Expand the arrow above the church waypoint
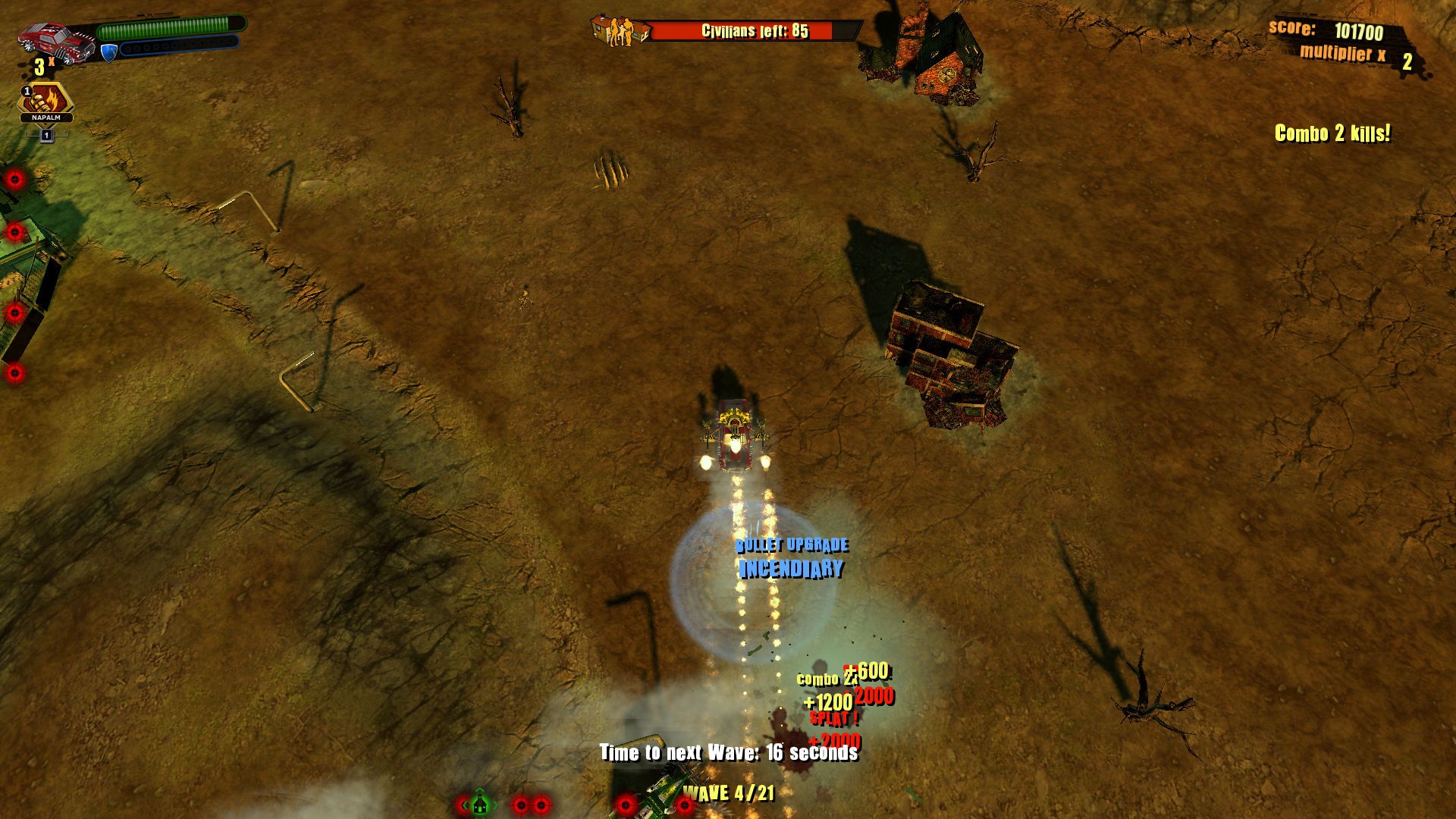The image size is (1456, 819). (479, 791)
